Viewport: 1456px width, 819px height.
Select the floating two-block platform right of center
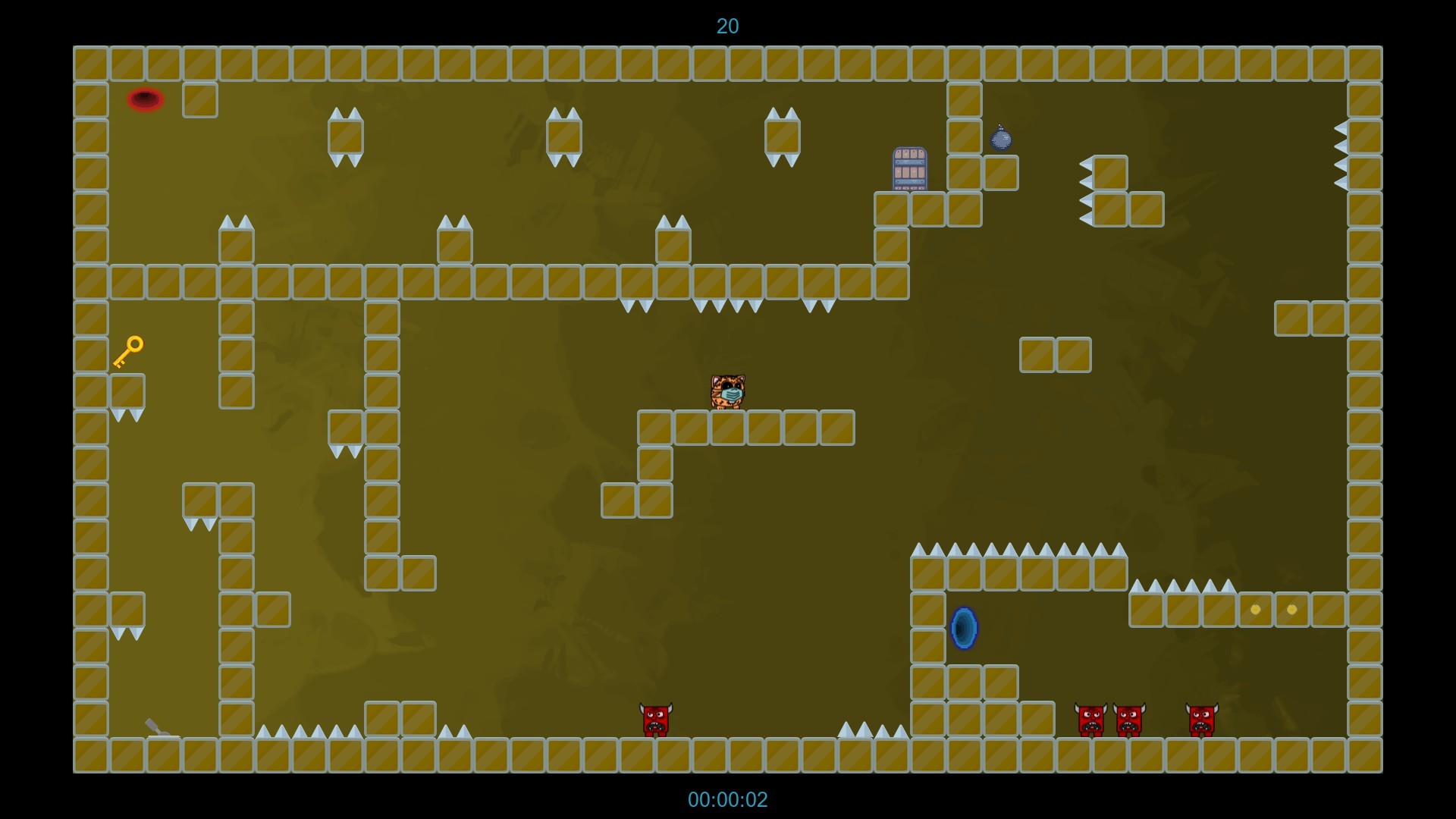(x=1056, y=354)
